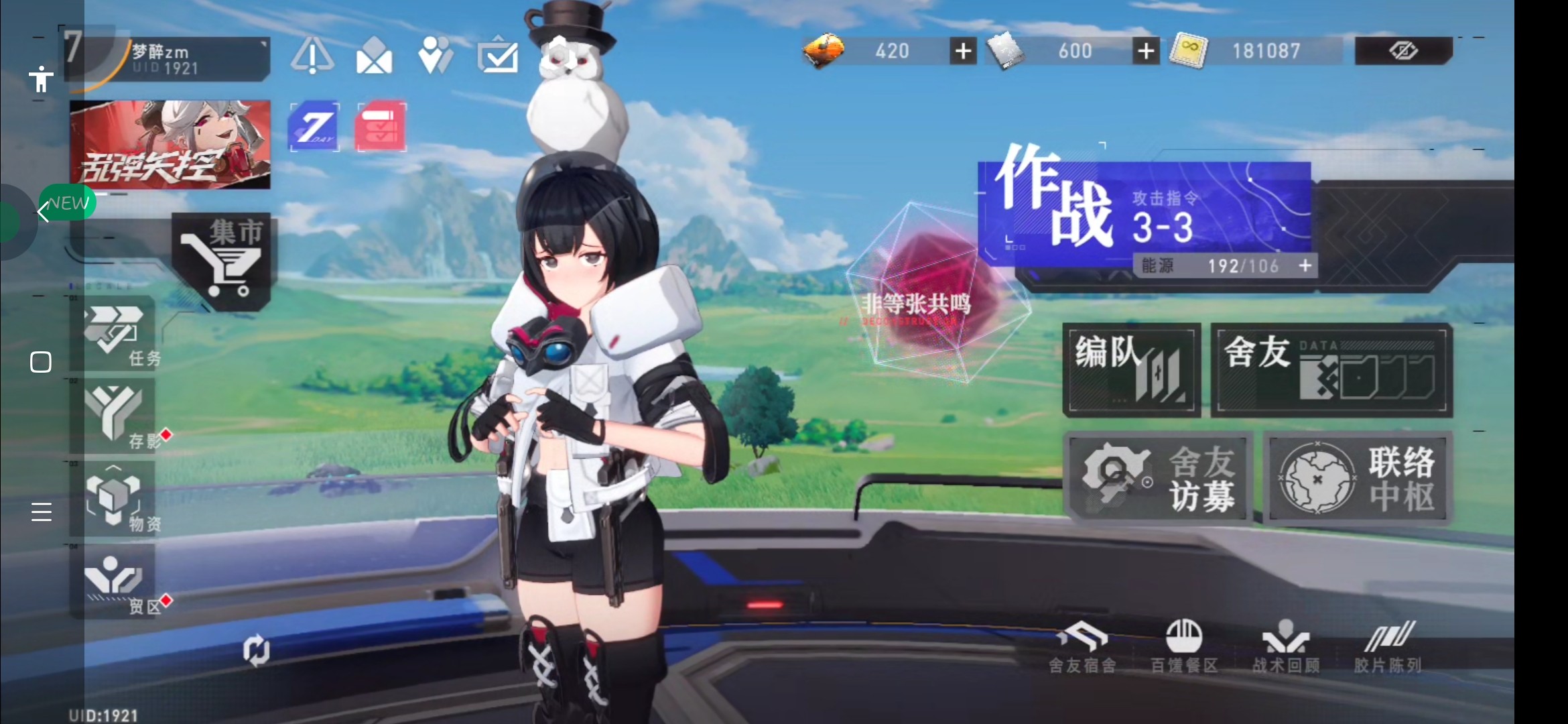1568x724 pixels.
Task: Open the 贸区 trade zone menu
Action: (114, 581)
